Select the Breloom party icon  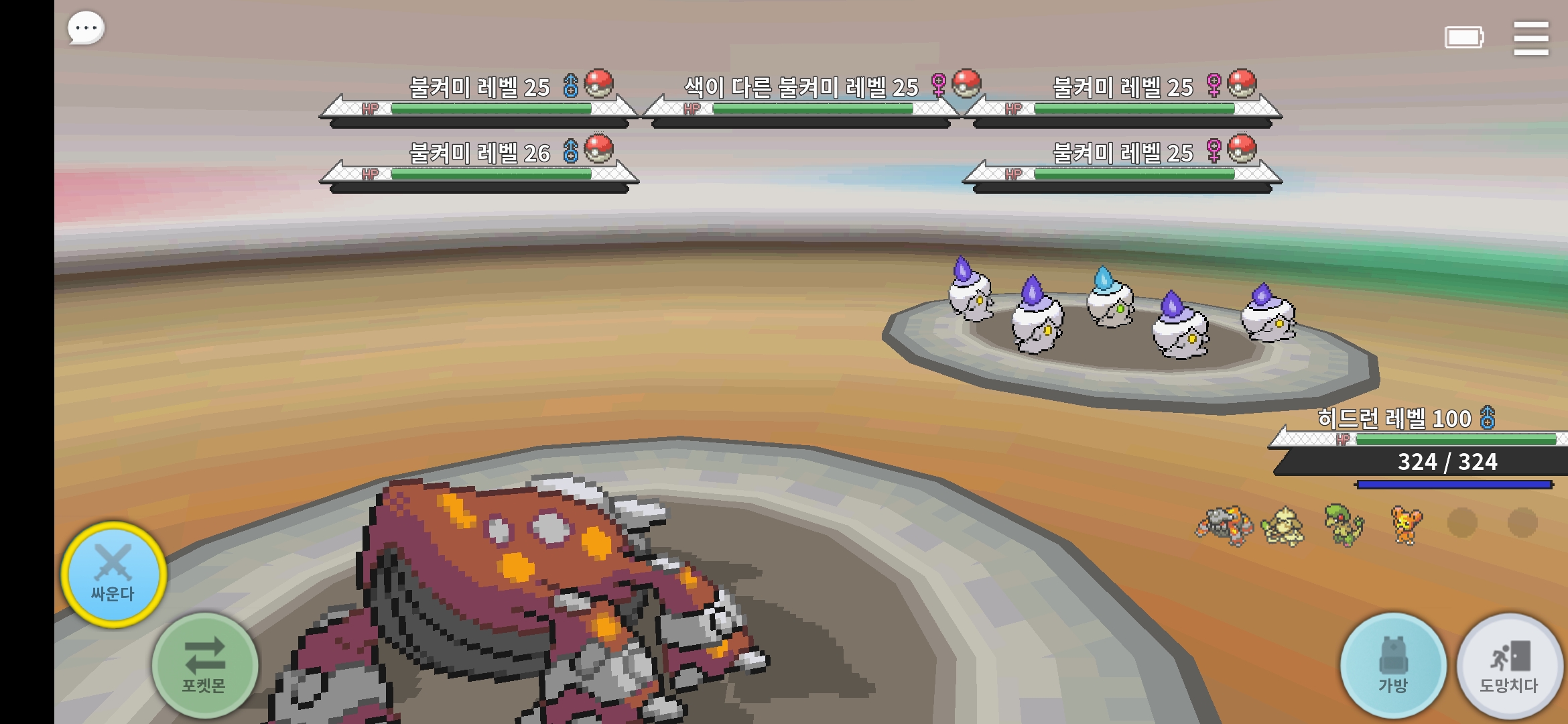coord(1344,525)
